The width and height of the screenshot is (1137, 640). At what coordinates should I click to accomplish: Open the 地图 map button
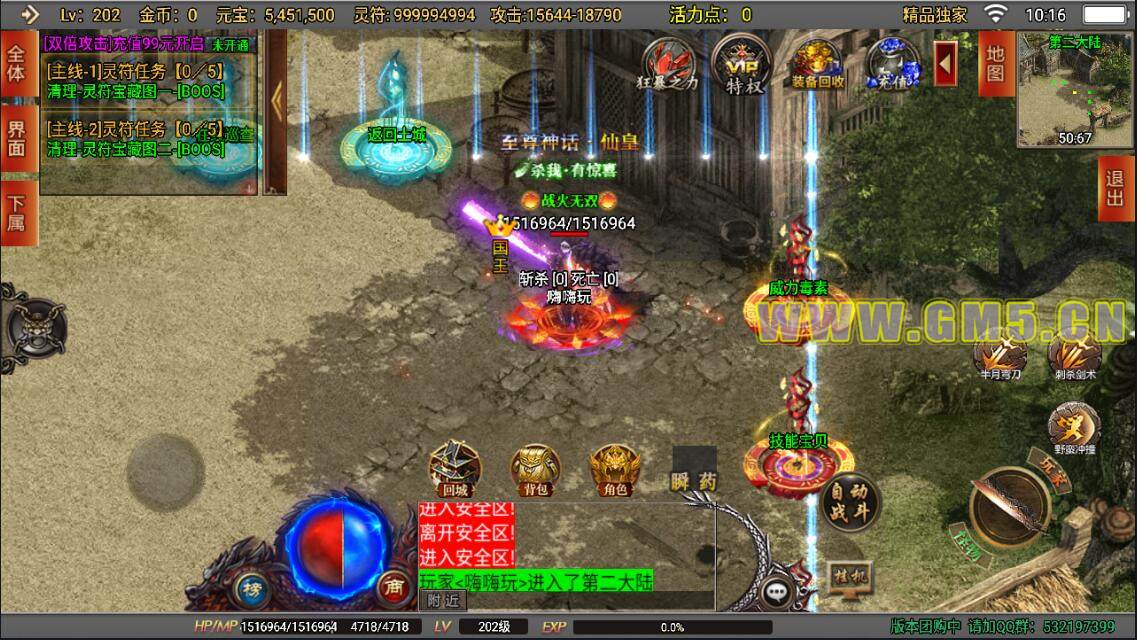coord(994,63)
